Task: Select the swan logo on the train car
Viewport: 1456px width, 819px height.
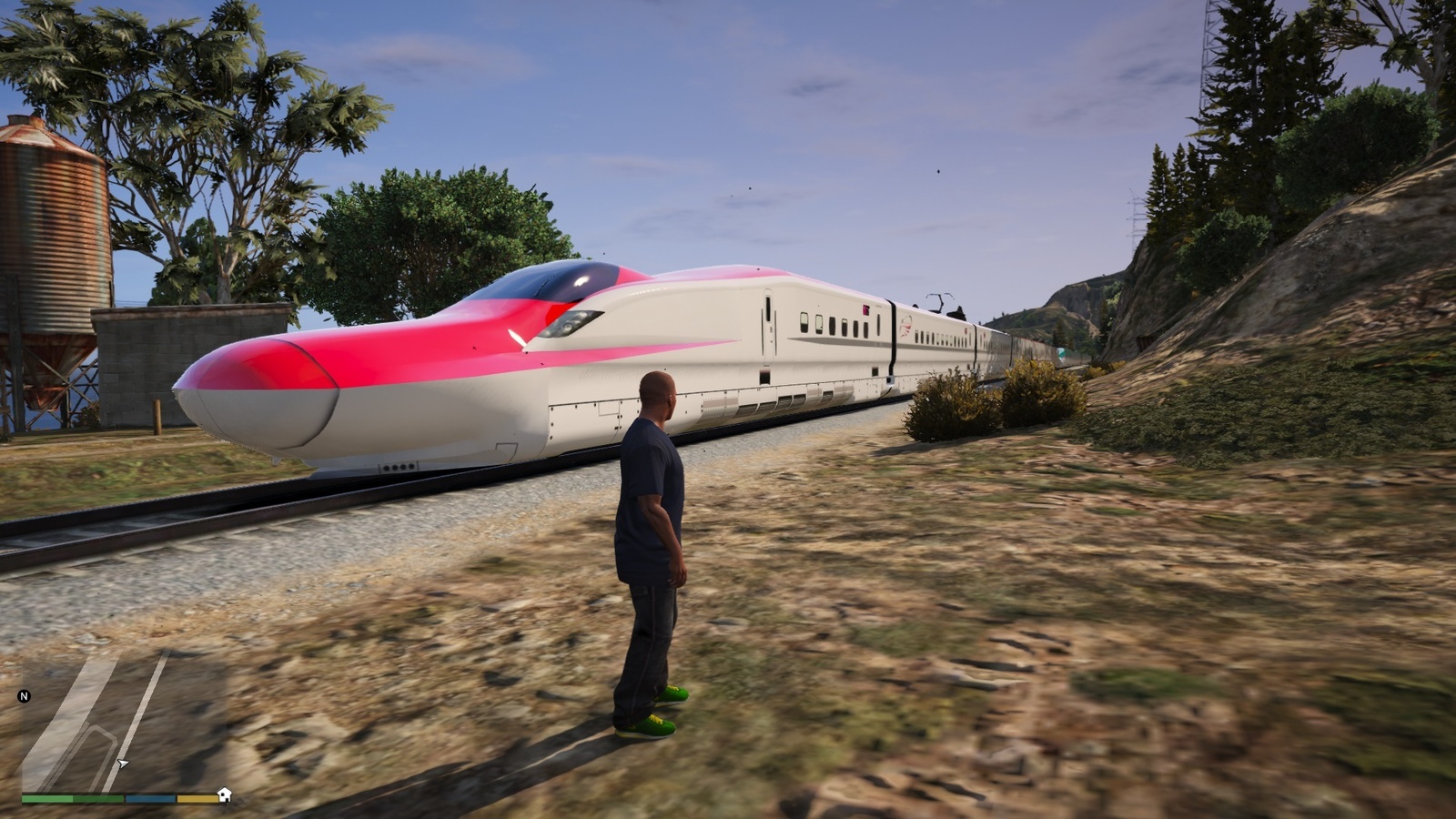Action: click(x=905, y=326)
